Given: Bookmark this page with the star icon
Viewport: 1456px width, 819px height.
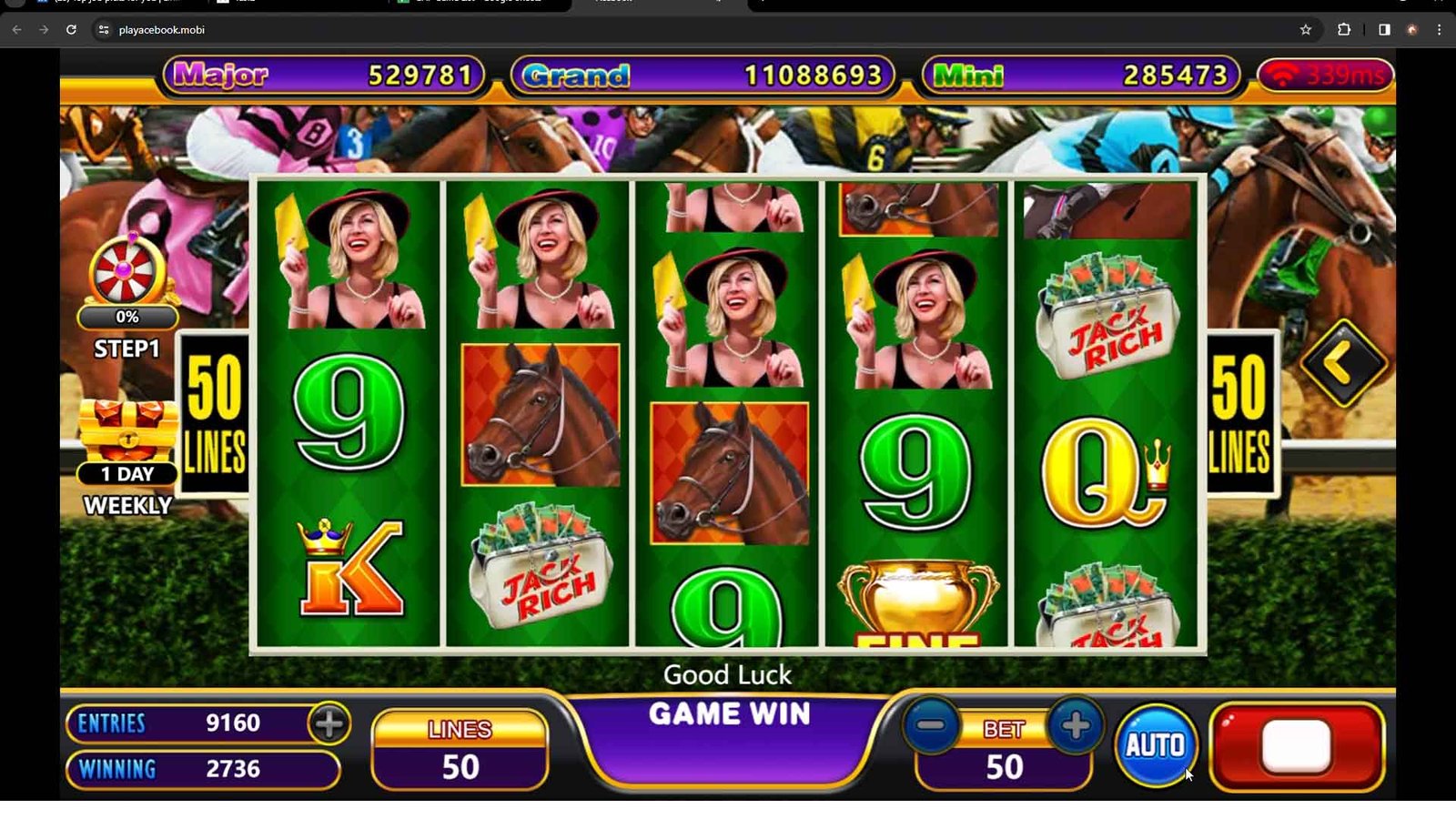Looking at the screenshot, I should point(1306,30).
